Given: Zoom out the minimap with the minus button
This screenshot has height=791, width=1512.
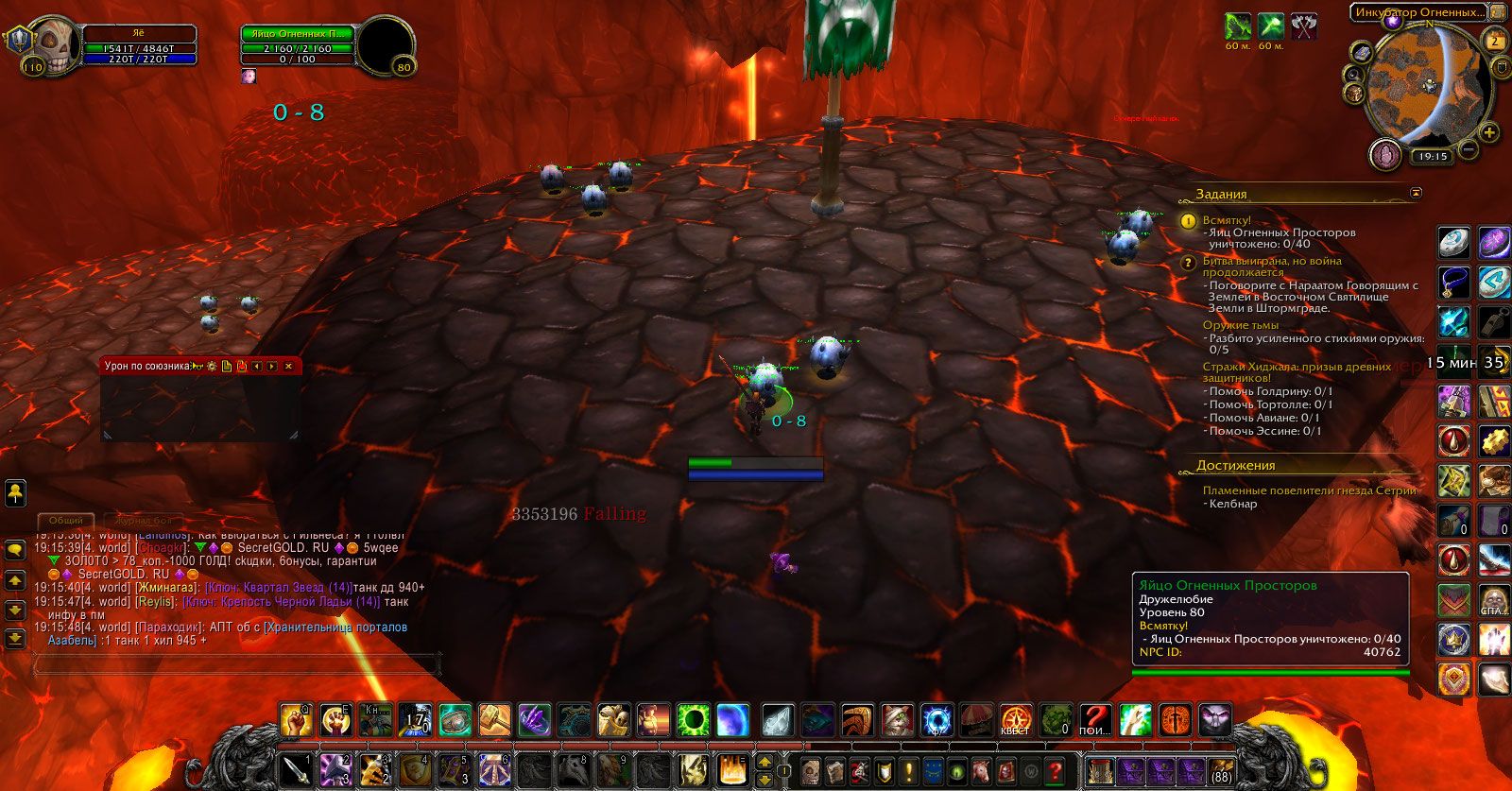Looking at the screenshot, I should point(1469,149).
